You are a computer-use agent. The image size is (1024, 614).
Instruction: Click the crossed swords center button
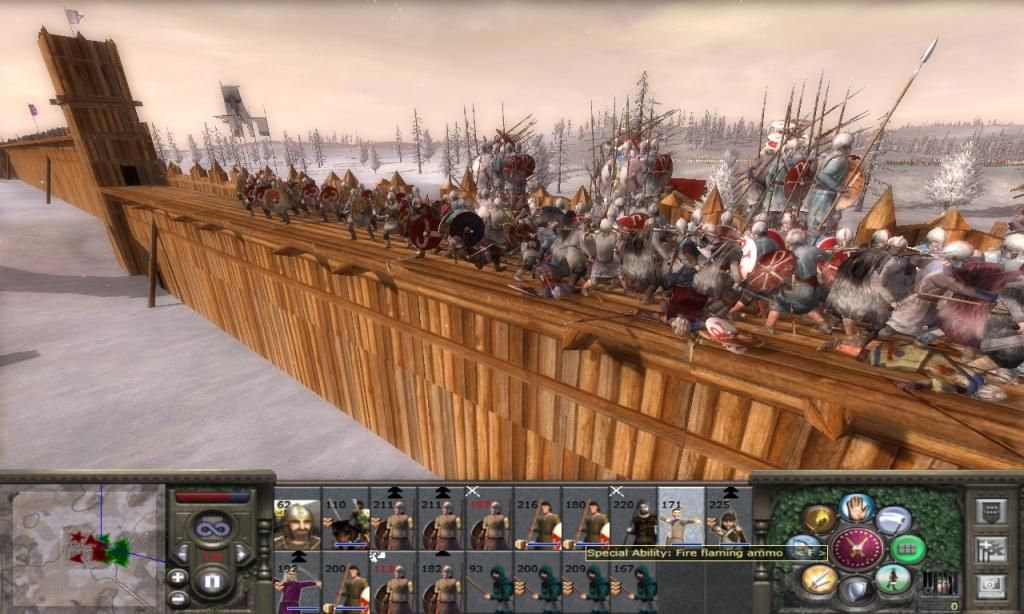857,548
